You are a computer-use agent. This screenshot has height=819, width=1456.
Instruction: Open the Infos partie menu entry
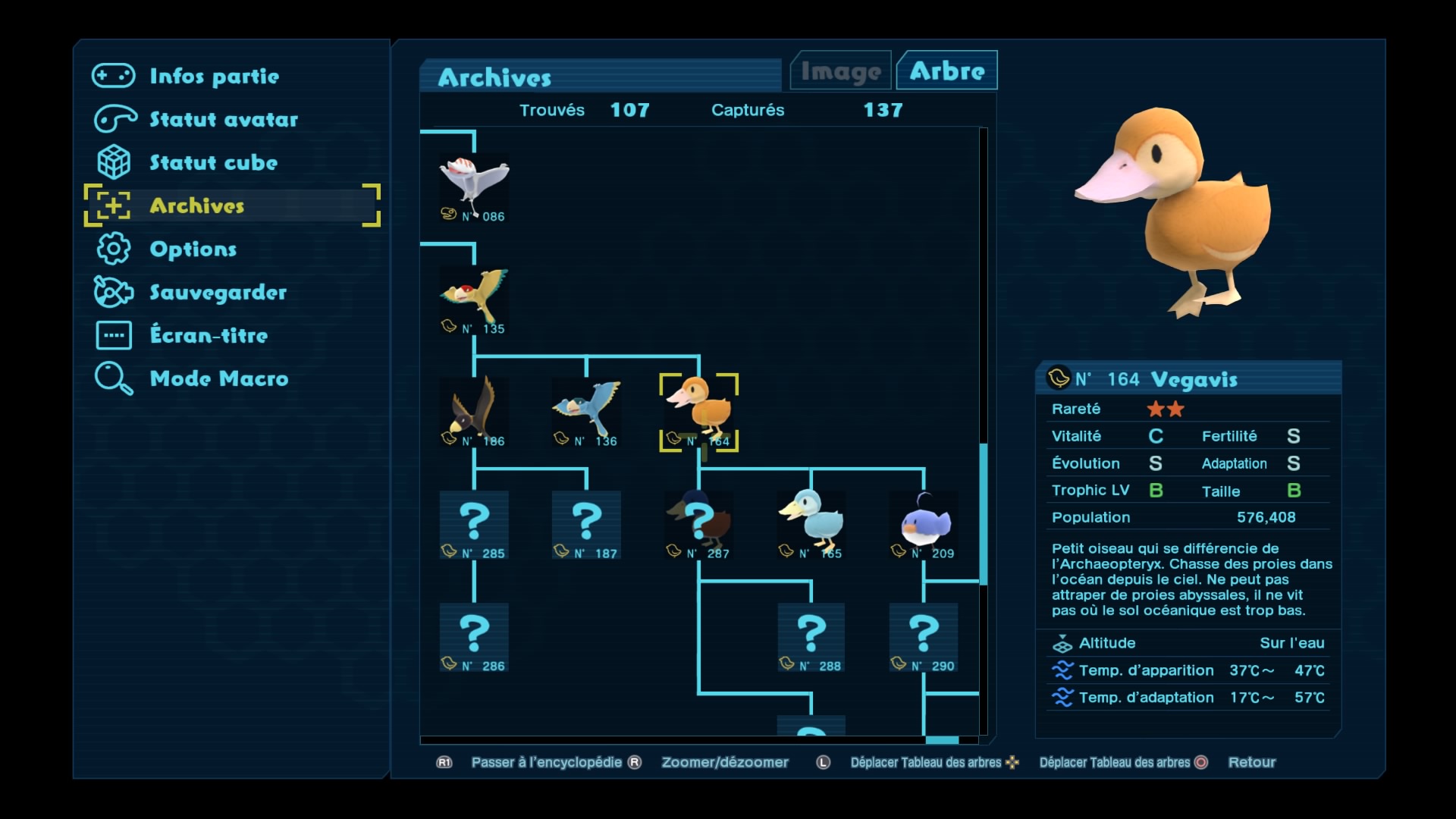point(214,76)
